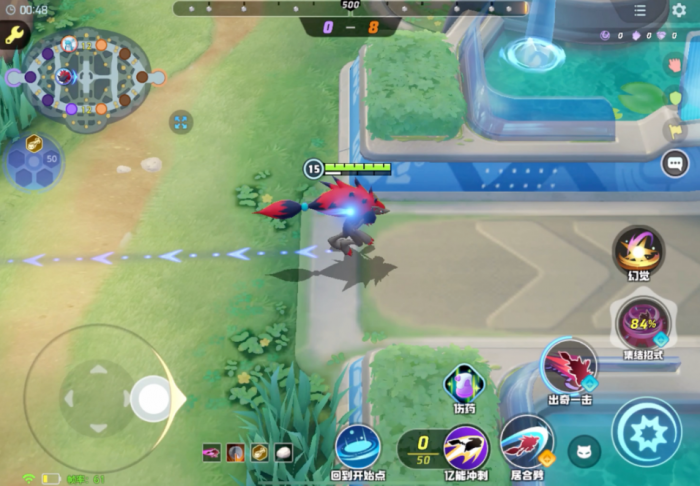Activate the 幻觉 ability
This screenshot has width=700, height=486.
click(637, 249)
